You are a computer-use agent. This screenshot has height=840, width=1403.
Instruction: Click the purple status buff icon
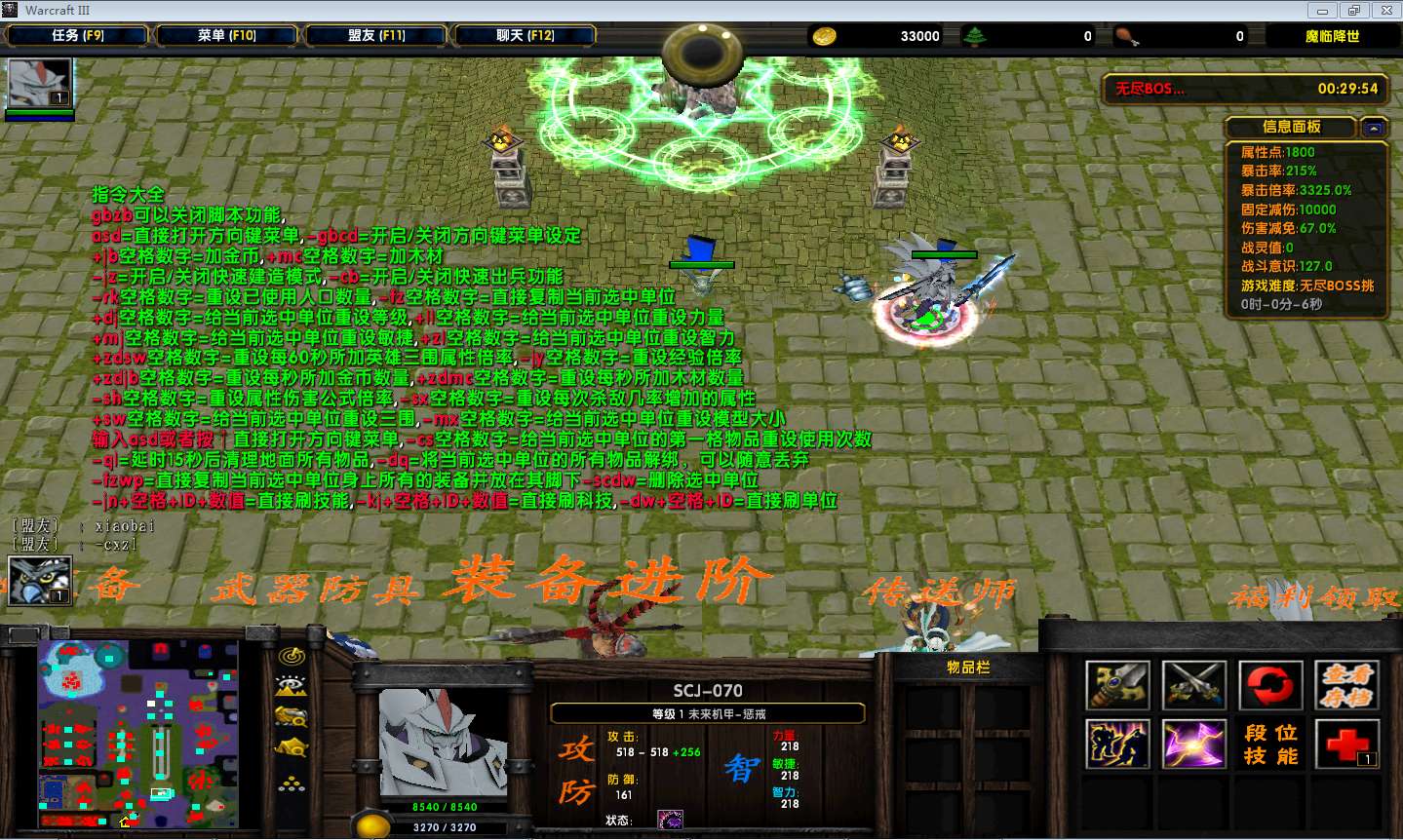pos(670,820)
